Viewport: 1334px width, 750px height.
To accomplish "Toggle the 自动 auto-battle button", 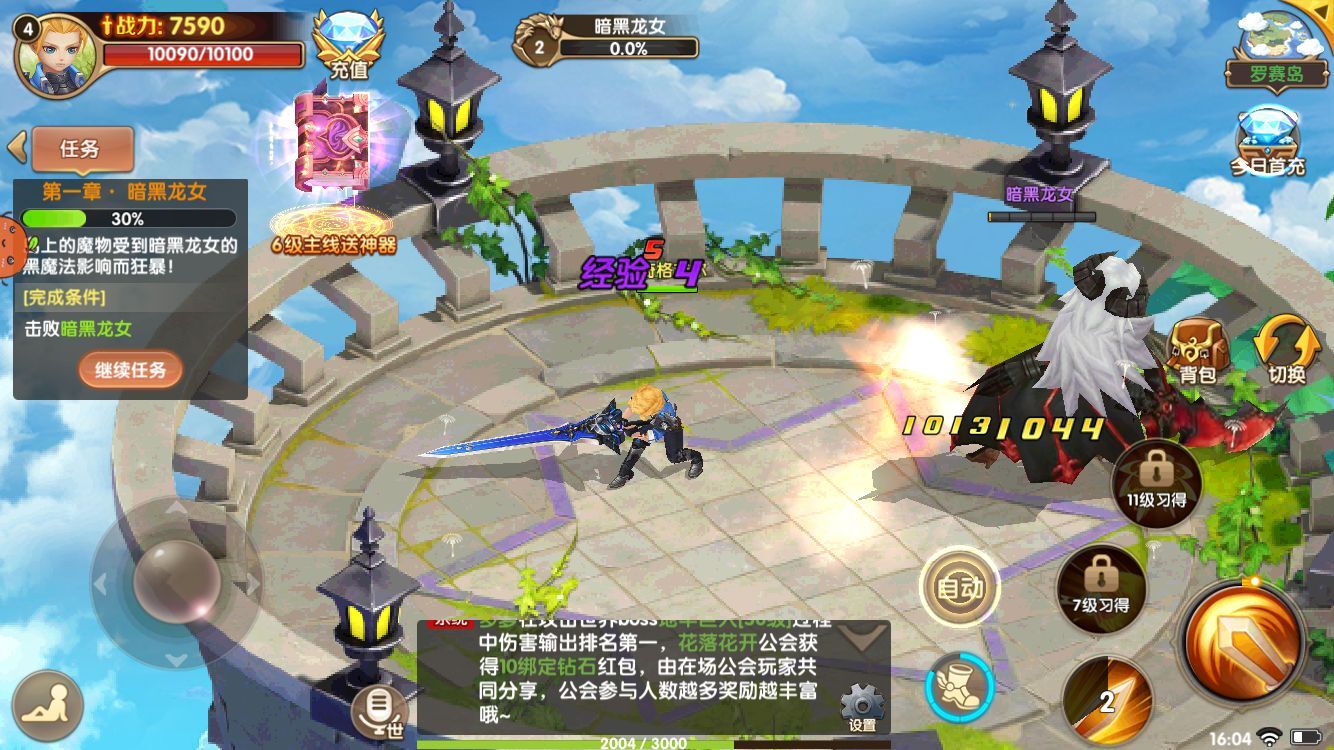I will pos(959,588).
